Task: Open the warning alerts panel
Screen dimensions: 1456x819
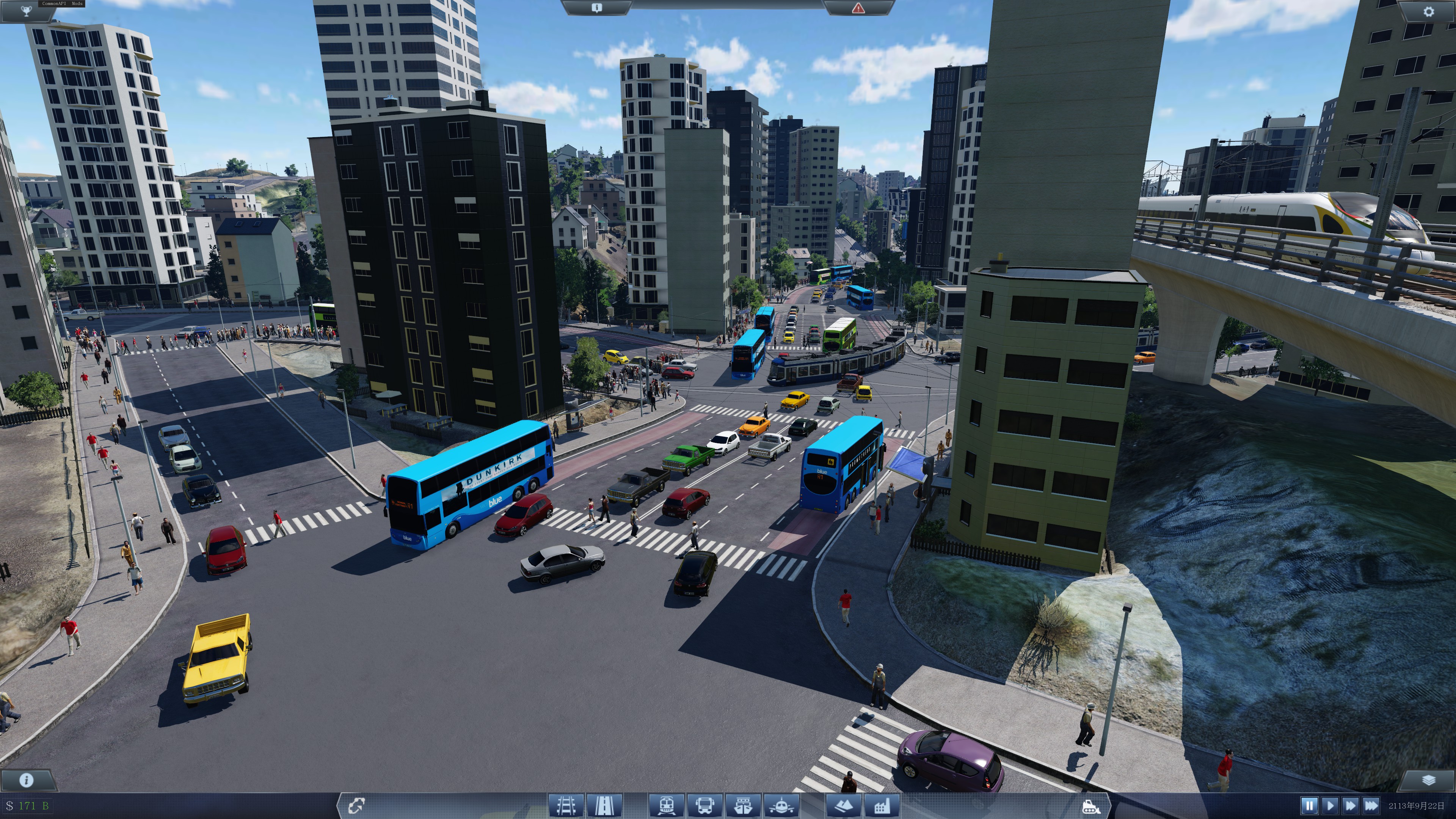Action: point(858,8)
